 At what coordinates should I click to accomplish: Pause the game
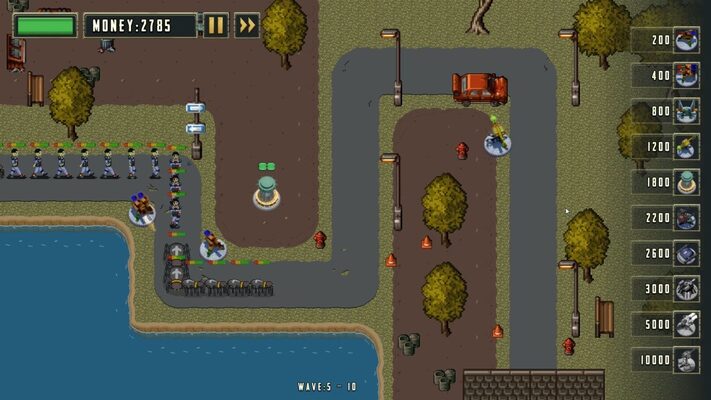pyautogui.click(x=216, y=25)
